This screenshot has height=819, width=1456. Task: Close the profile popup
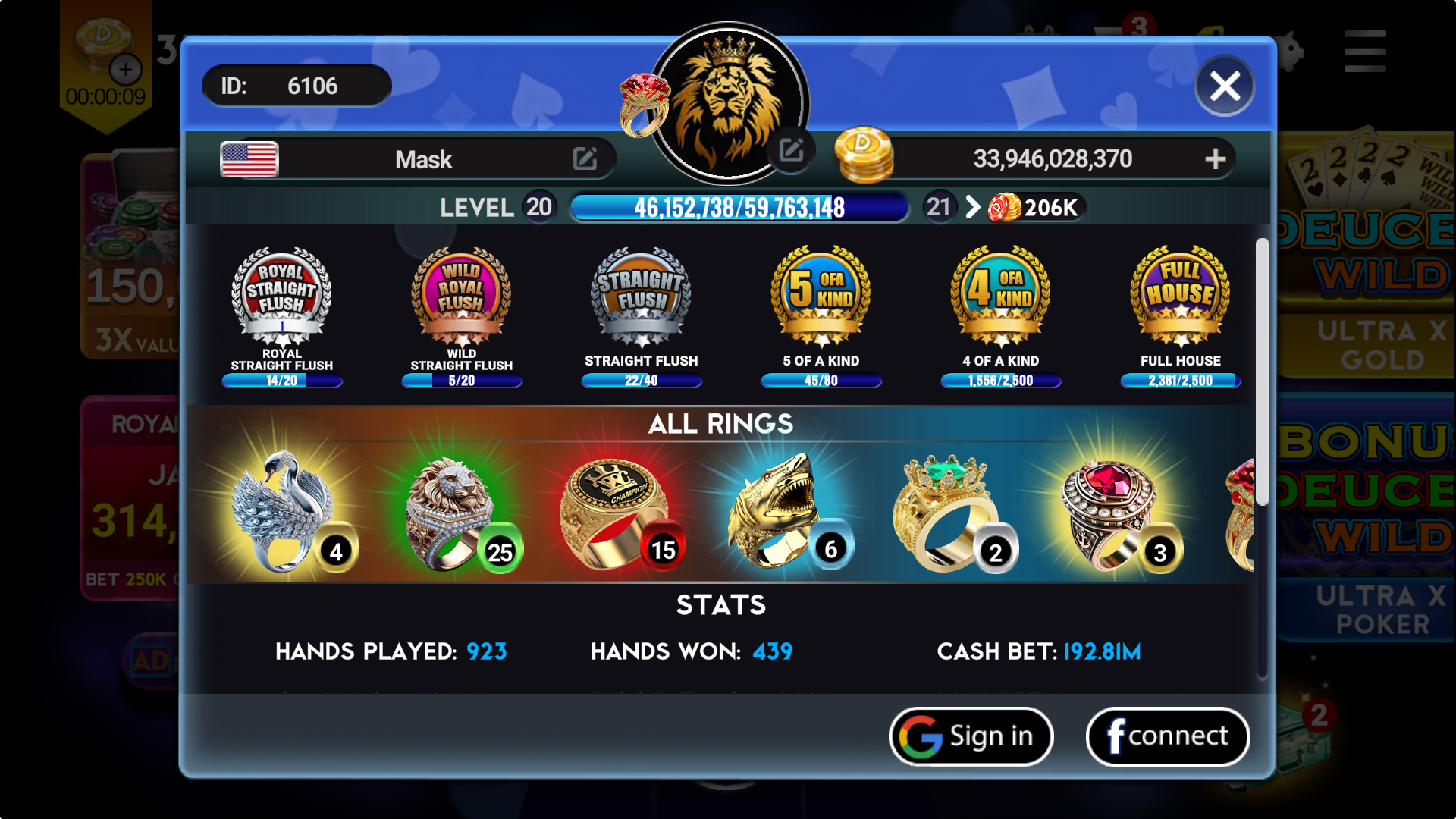1224,86
